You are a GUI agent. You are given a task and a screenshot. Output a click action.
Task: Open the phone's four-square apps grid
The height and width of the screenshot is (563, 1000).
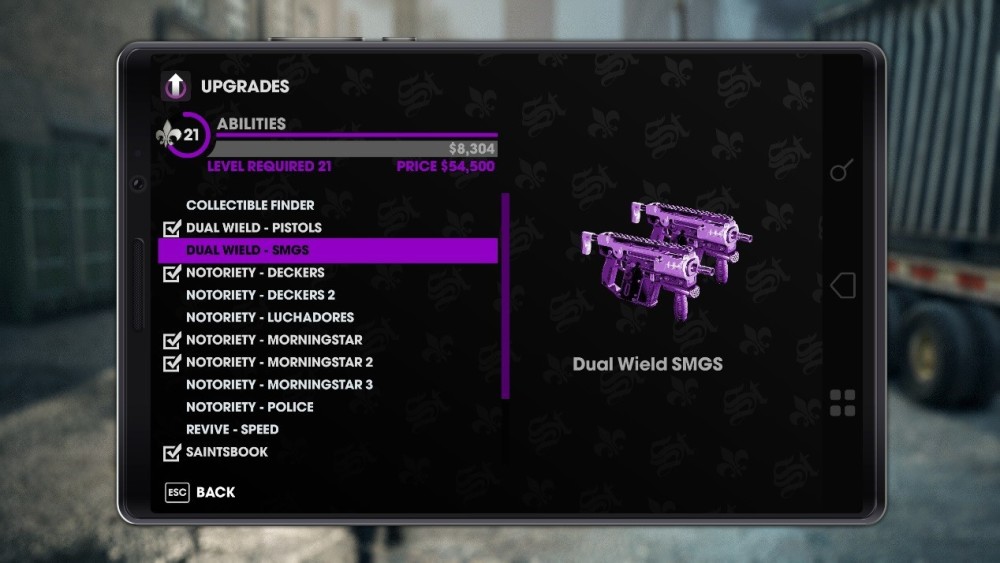pos(843,403)
